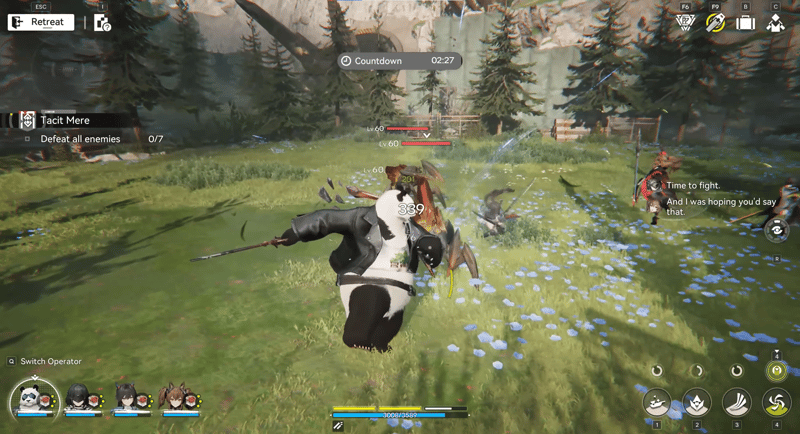Activate the first skill with the cannon icon

click(657, 402)
